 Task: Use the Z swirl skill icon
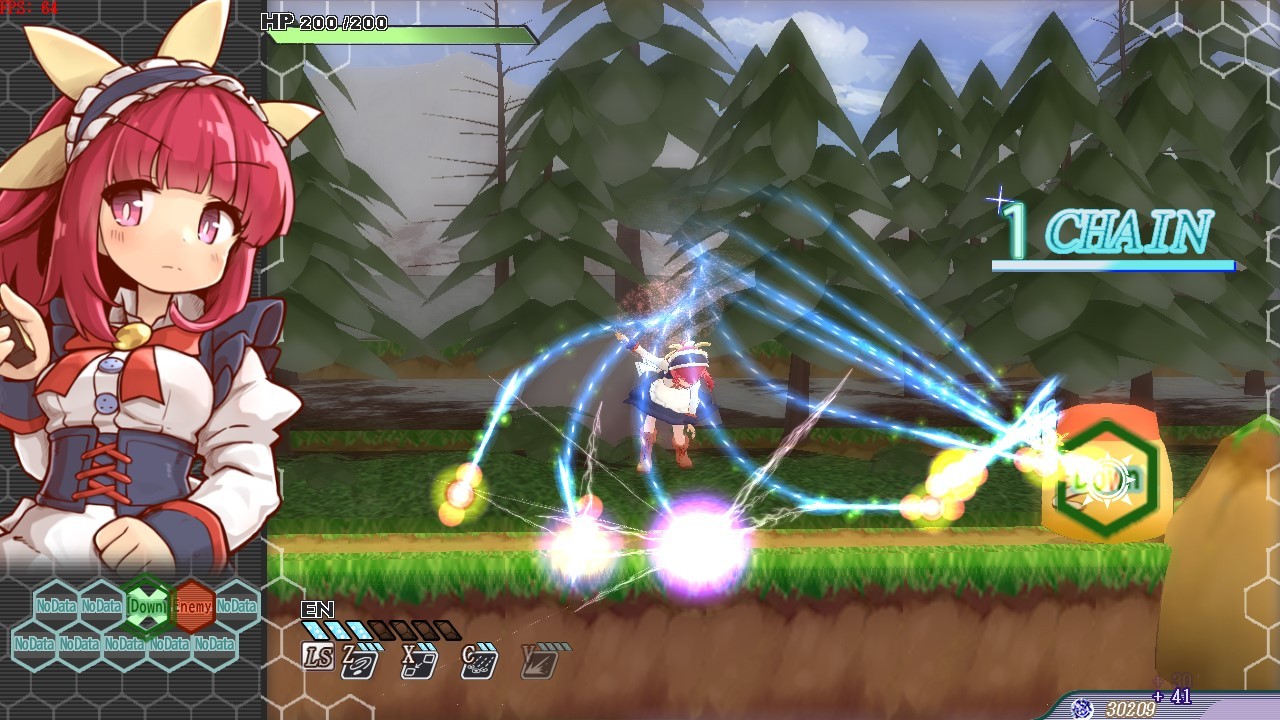pyautogui.click(x=358, y=661)
